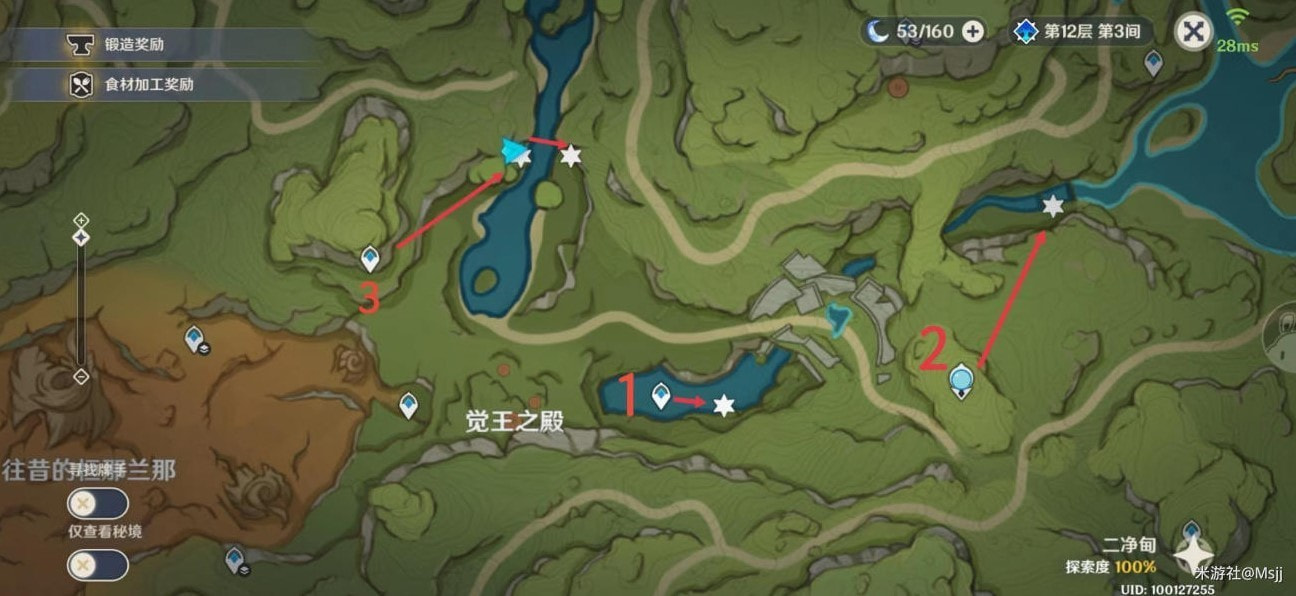Select the round blue marker near red number 2

tap(961, 379)
